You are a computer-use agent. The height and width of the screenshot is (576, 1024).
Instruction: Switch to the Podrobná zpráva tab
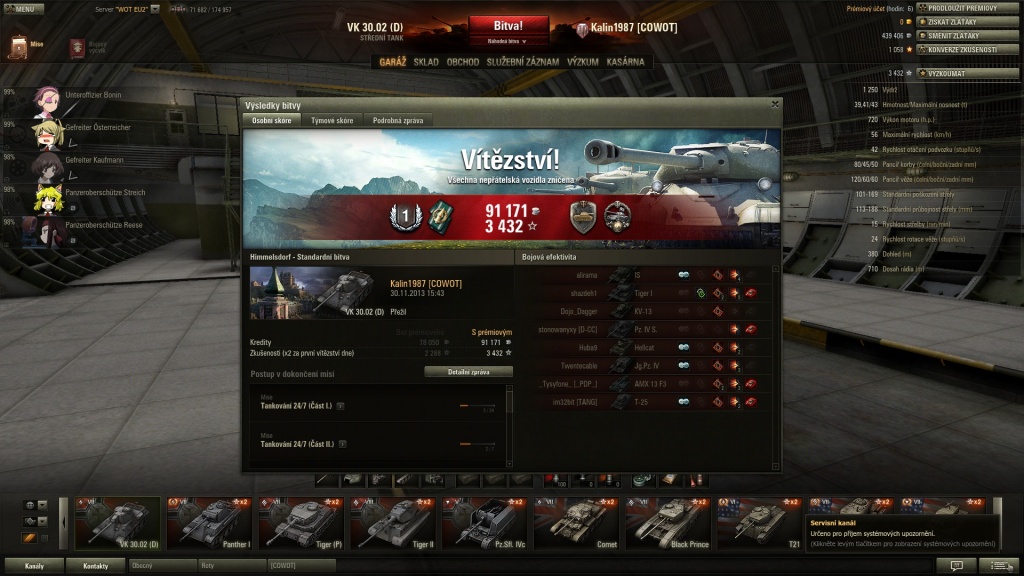point(398,120)
